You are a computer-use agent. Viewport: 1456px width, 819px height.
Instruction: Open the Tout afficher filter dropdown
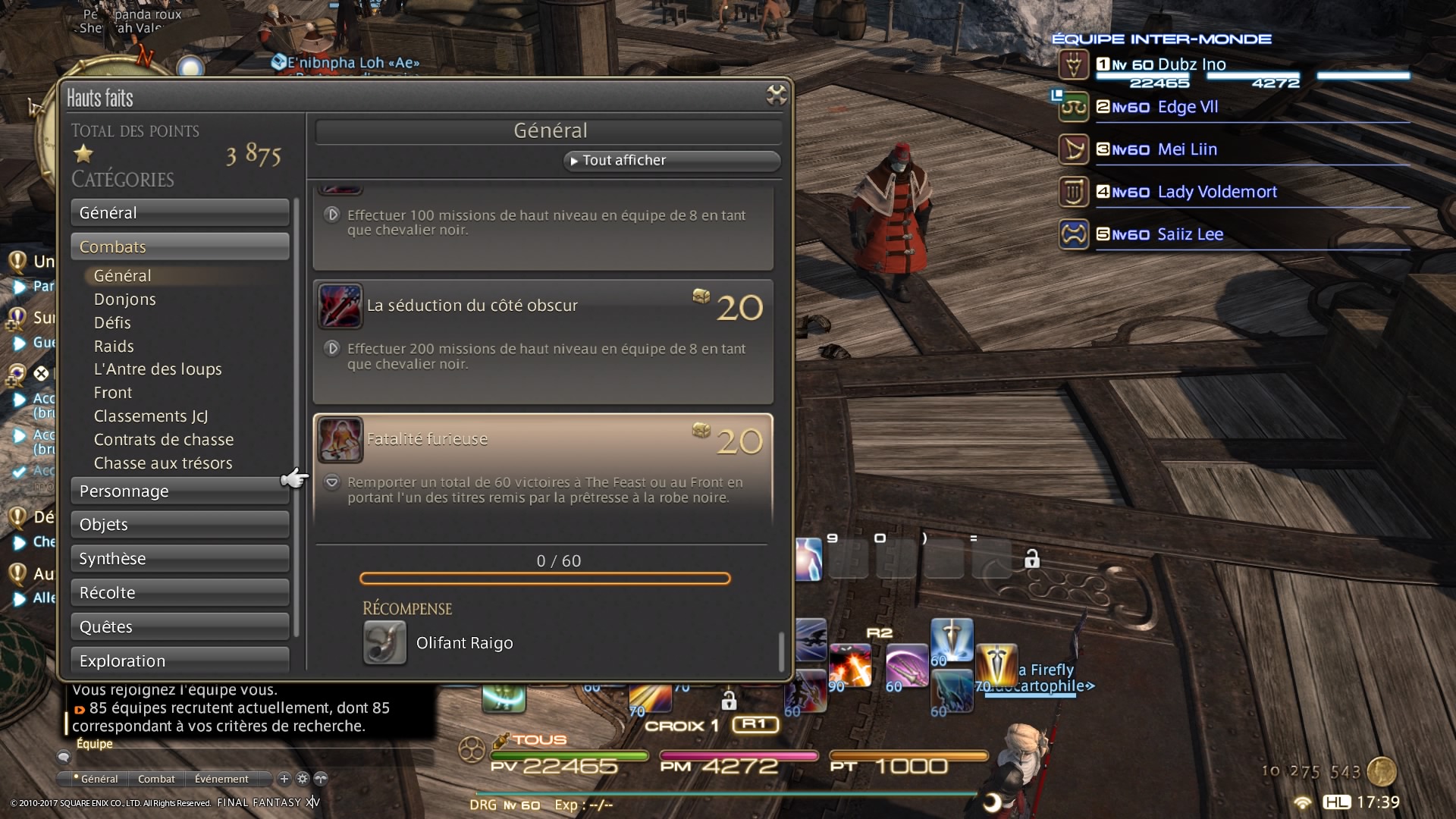671,161
